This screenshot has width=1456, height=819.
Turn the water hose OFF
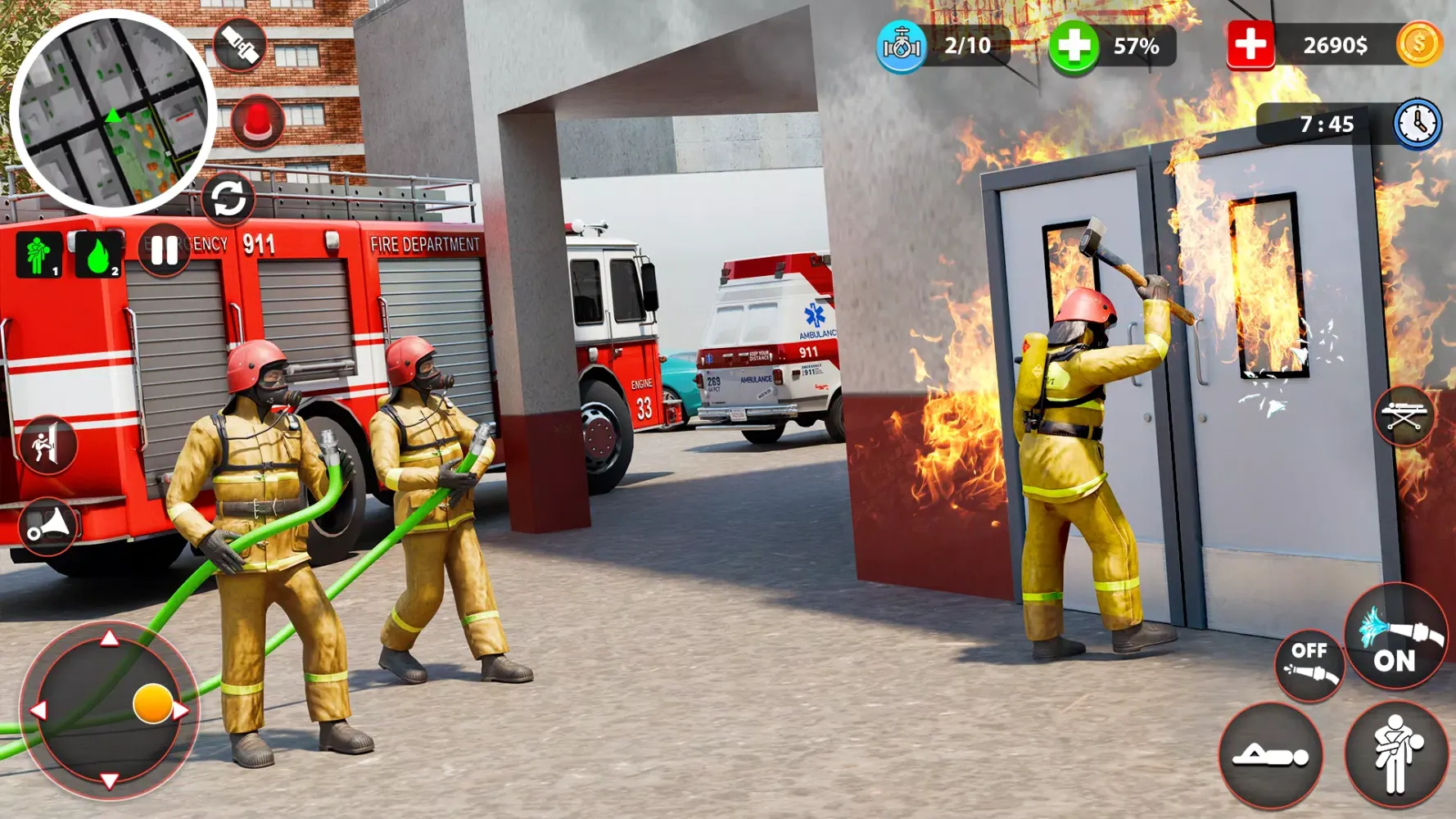[x=1311, y=662]
